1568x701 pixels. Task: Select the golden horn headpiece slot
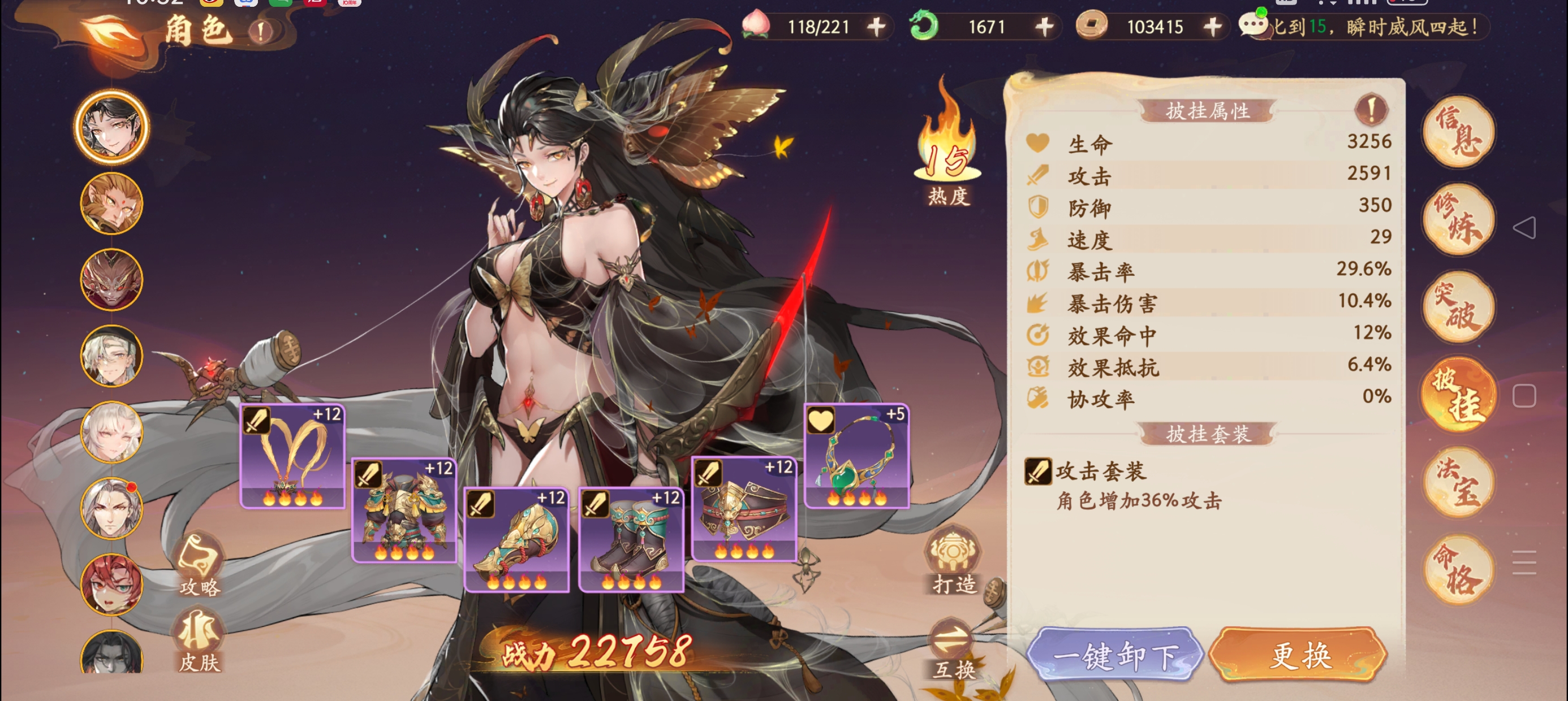coord(293,456)
